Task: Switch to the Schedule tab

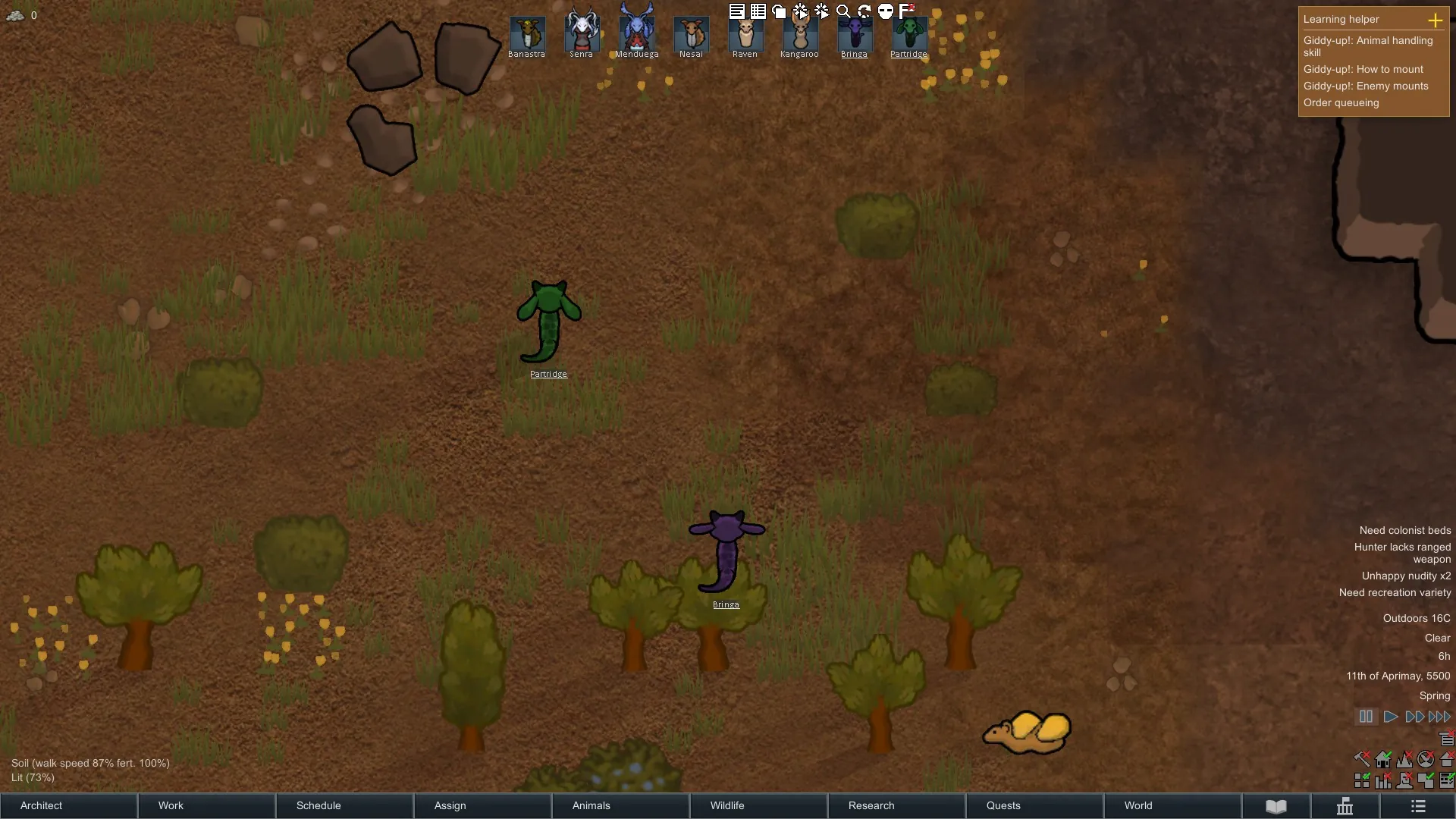Action: [x=344, y=805]
